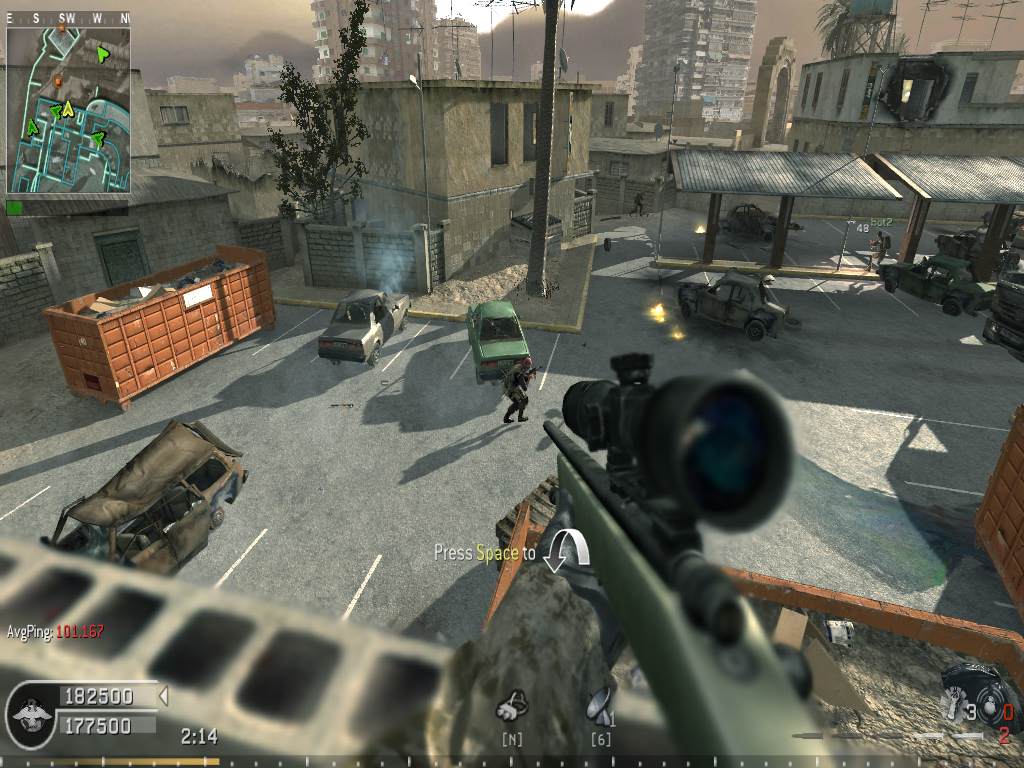Click the minimap in the corner
Image resolution: width=1024 pixels, height=768 pixels.
tap(68, 109)
